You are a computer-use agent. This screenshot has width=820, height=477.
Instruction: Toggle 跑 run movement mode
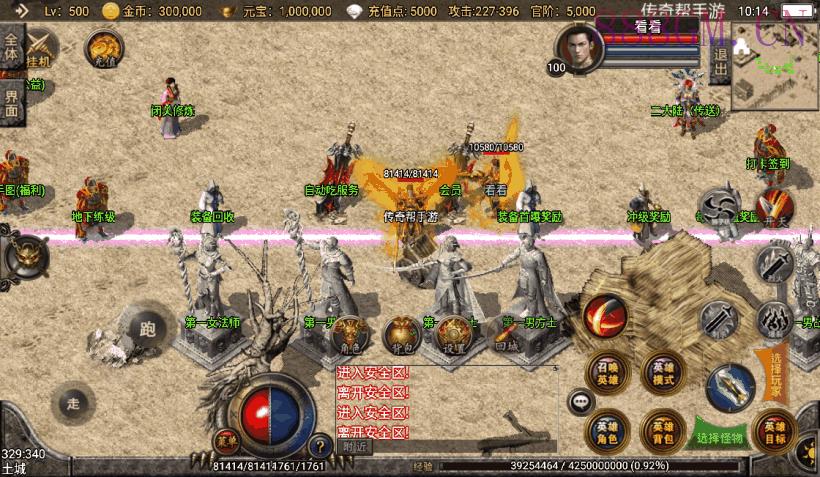(149, 328)
